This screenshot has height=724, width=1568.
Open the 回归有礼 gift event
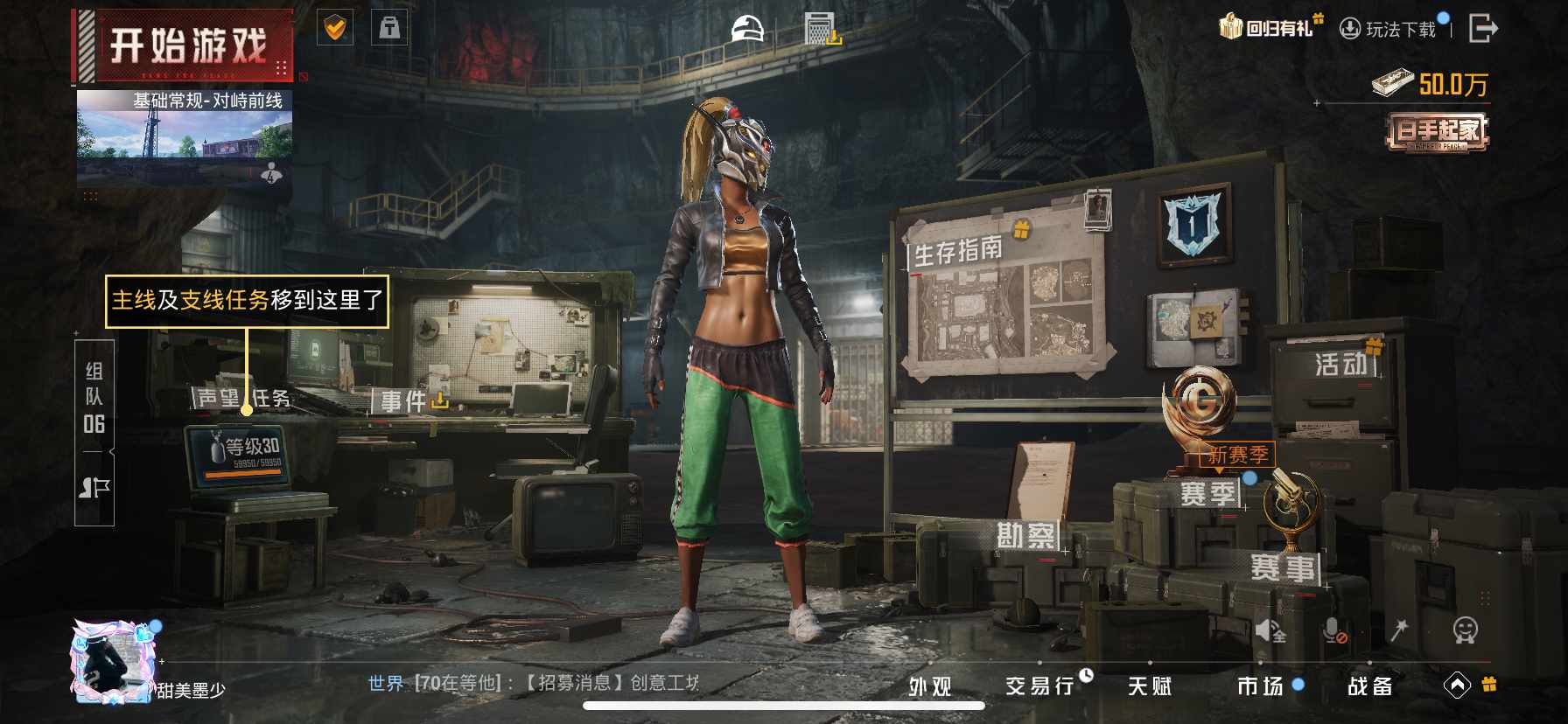pos(1270,28)
